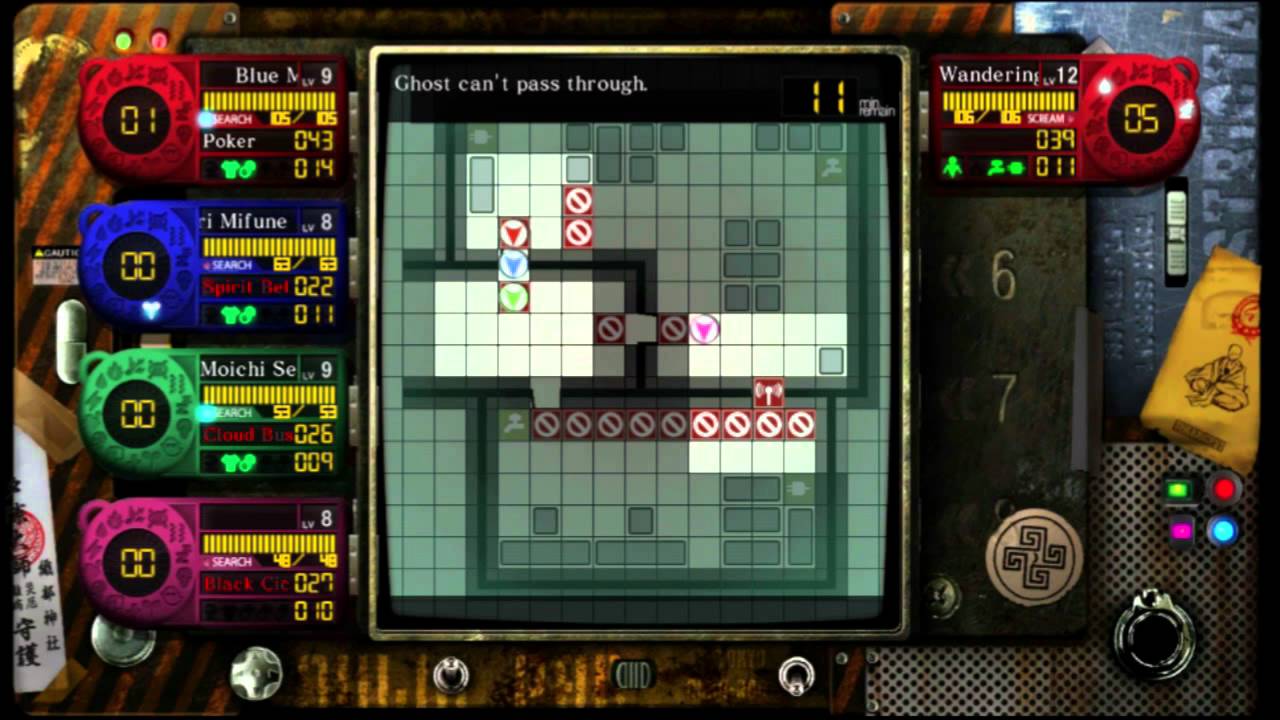The height and width of the screenshot is (720, 1280).
Task: Select the dumbbell trap icon on the grid
Action: coord(768,392)
